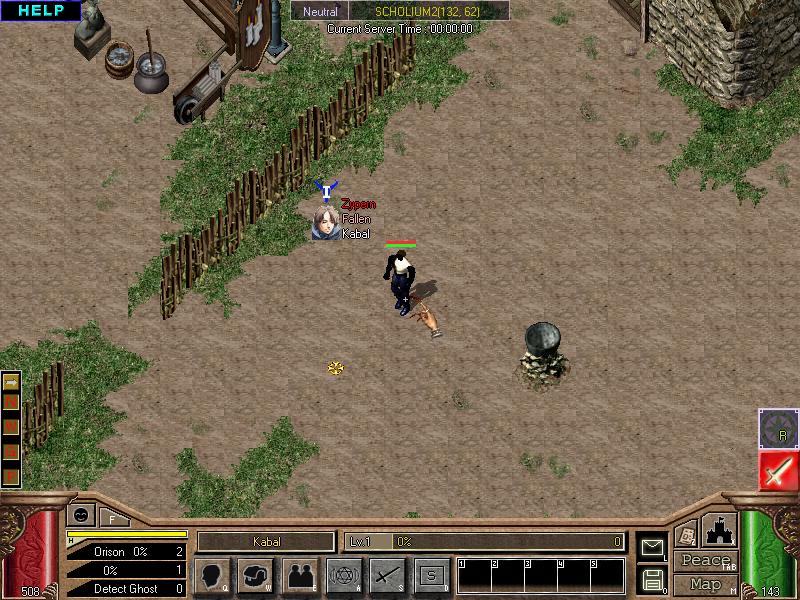
Task: Open the two-person group icon
Action: (x=300, y=575)
